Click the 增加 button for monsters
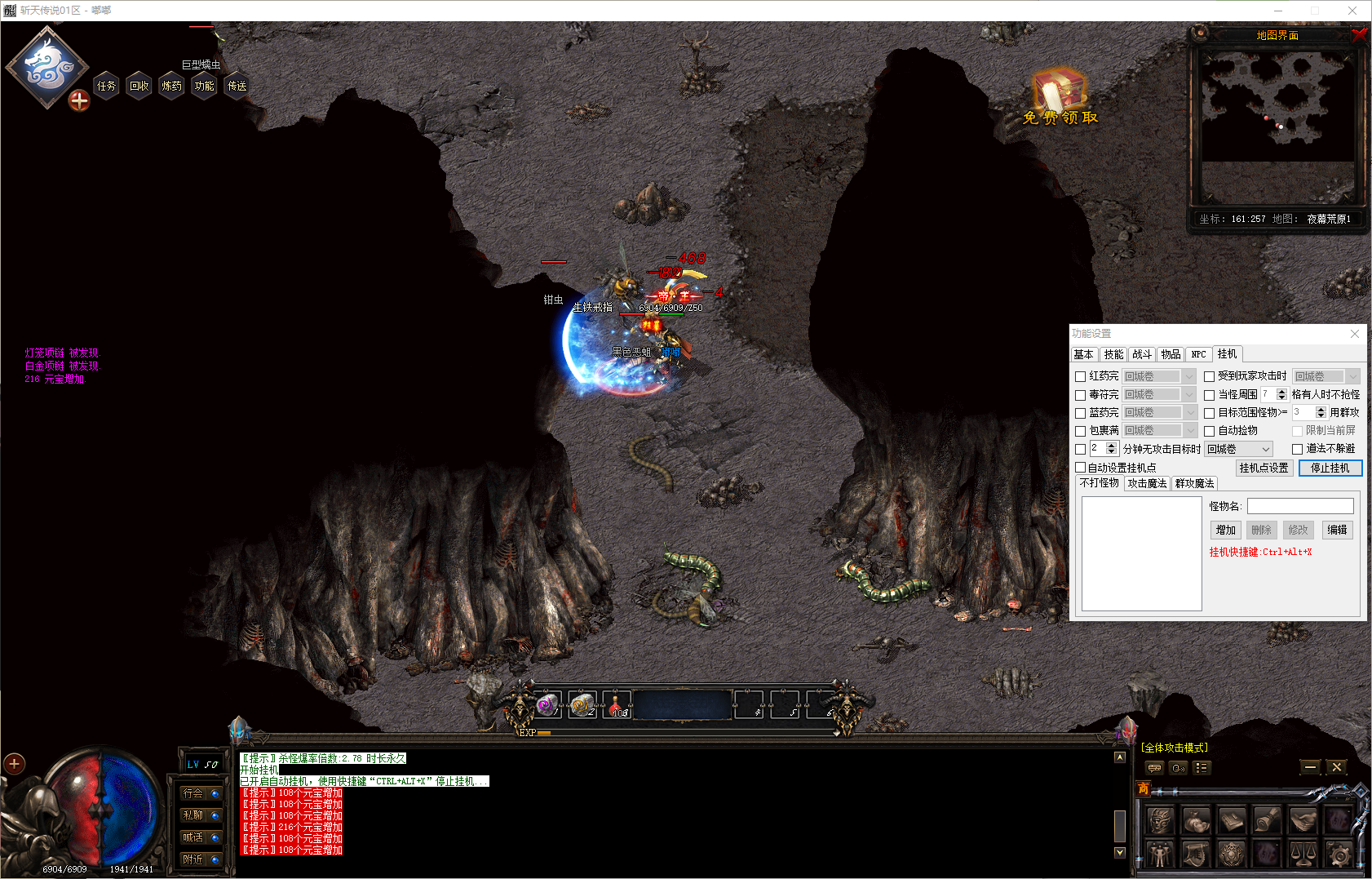This screenshot has width=1372, height=879. pyautogui.click(x=1225, y=530)
